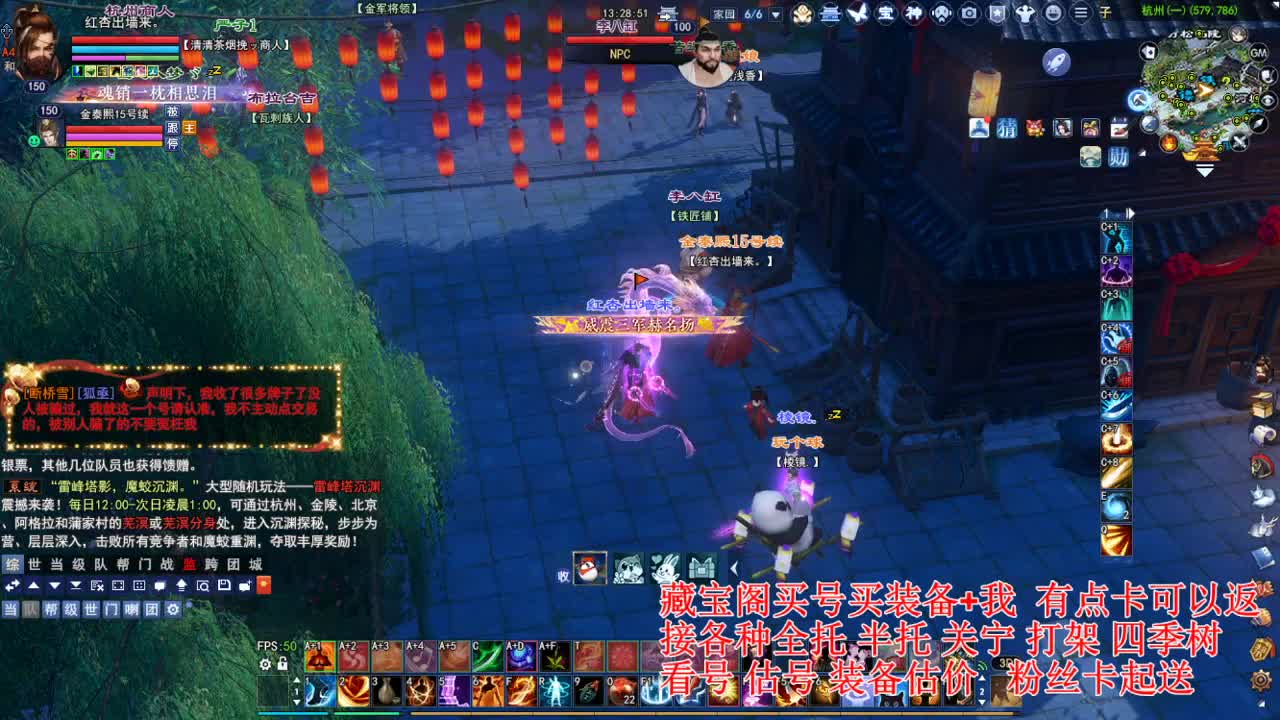Toggle the lock icon beside the skill bar
1280x720 pixels.
coord(282,664)
